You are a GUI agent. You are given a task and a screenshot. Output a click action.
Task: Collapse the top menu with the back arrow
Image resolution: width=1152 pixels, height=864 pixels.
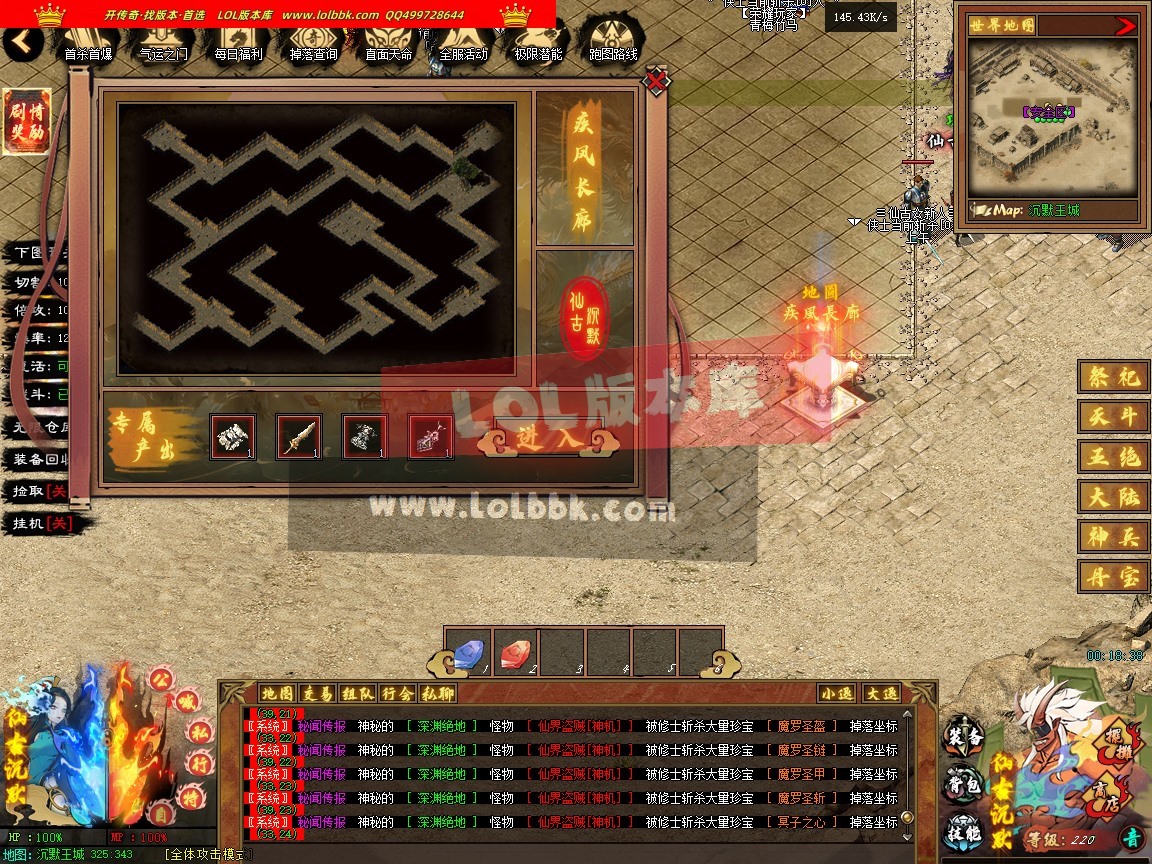tap(22, 42)
